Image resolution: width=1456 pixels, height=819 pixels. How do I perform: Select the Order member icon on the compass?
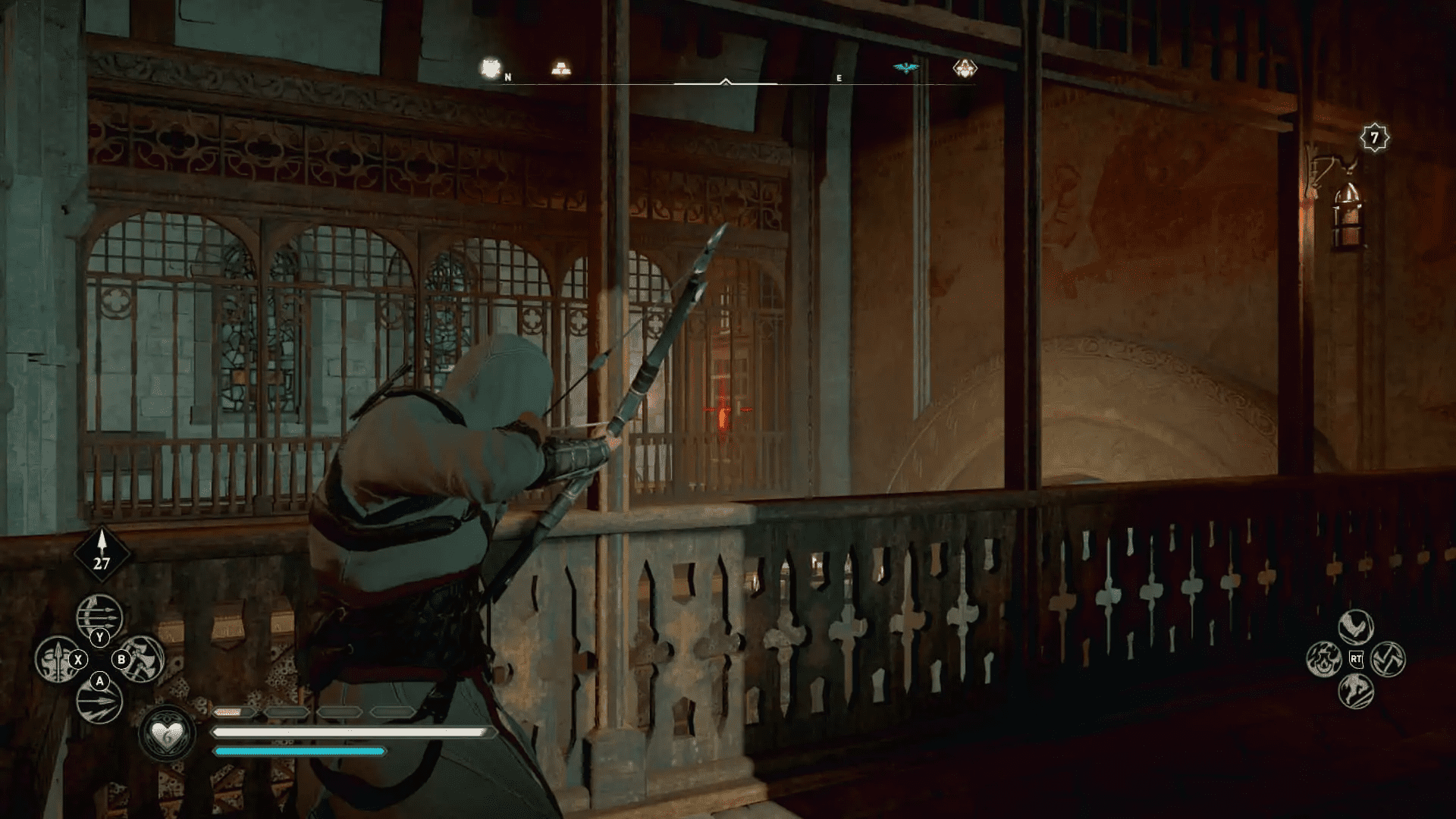(965, 67)
